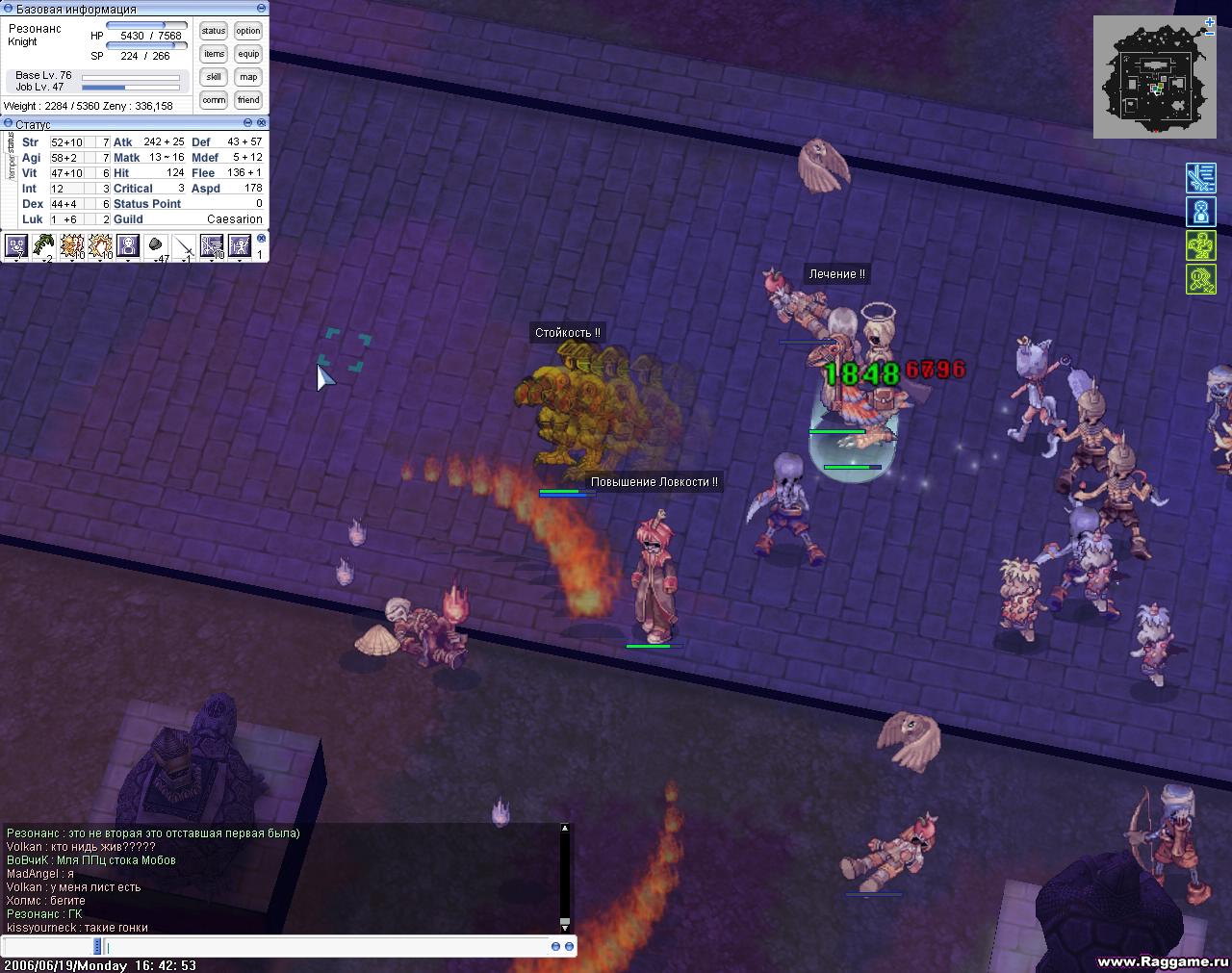Open the equip window
The width and height of the screenshot is (1232, 973).
(x=248, y=54)
